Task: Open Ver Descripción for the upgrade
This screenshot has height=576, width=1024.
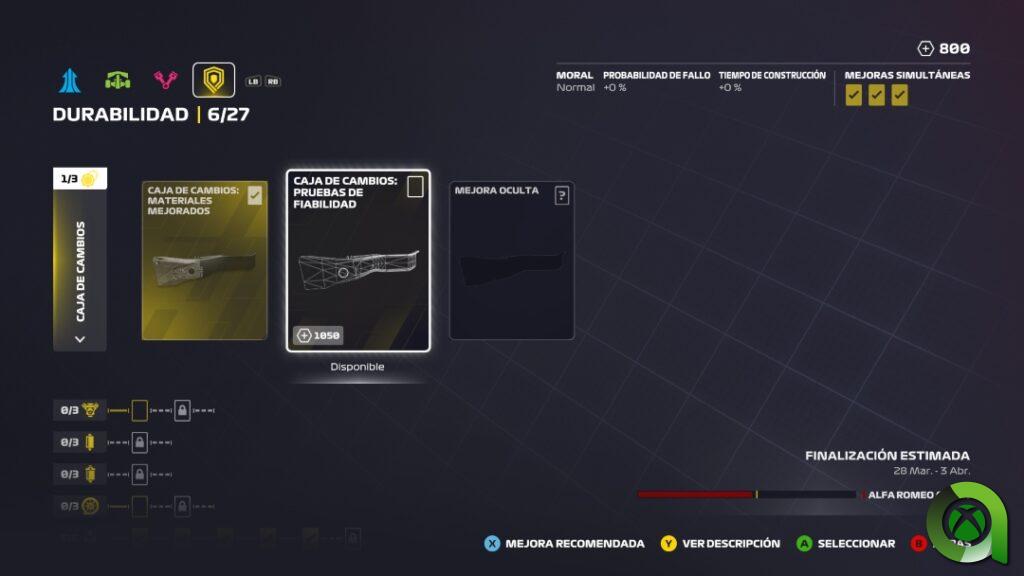Action: pyautogui.click(x=720, y=544)
